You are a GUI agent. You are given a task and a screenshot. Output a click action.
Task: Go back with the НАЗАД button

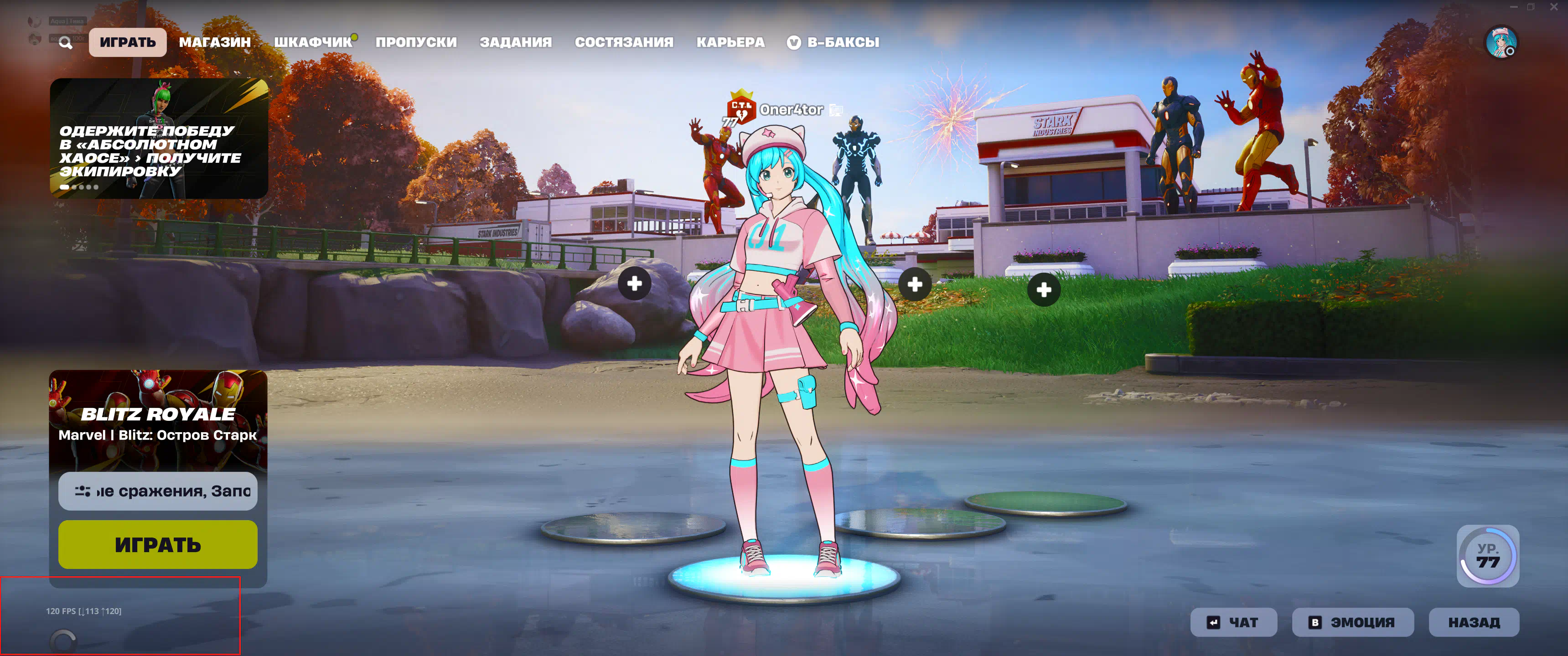(1473, 623)
